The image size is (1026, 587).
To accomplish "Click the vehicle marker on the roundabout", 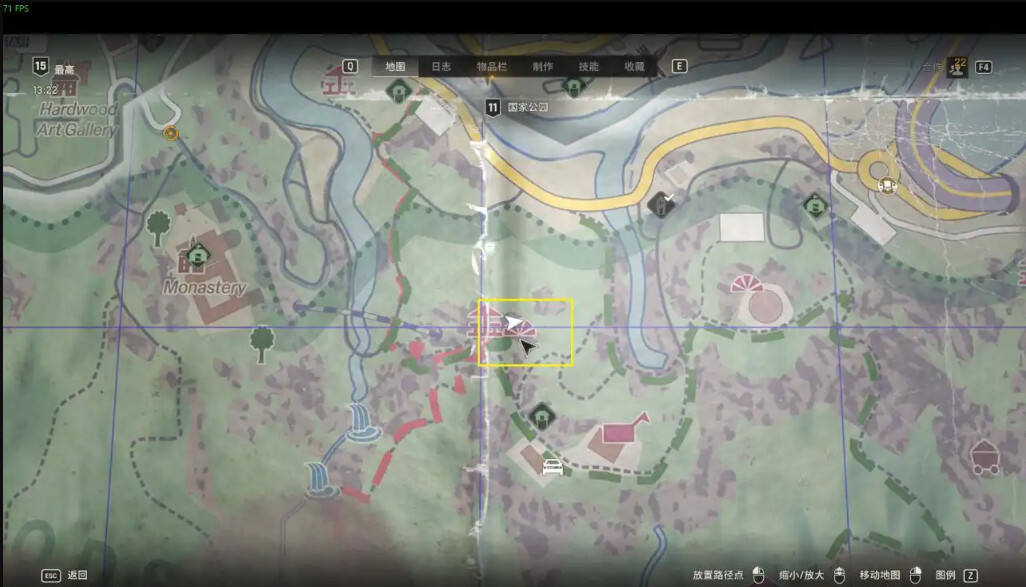I will [886, 184].
